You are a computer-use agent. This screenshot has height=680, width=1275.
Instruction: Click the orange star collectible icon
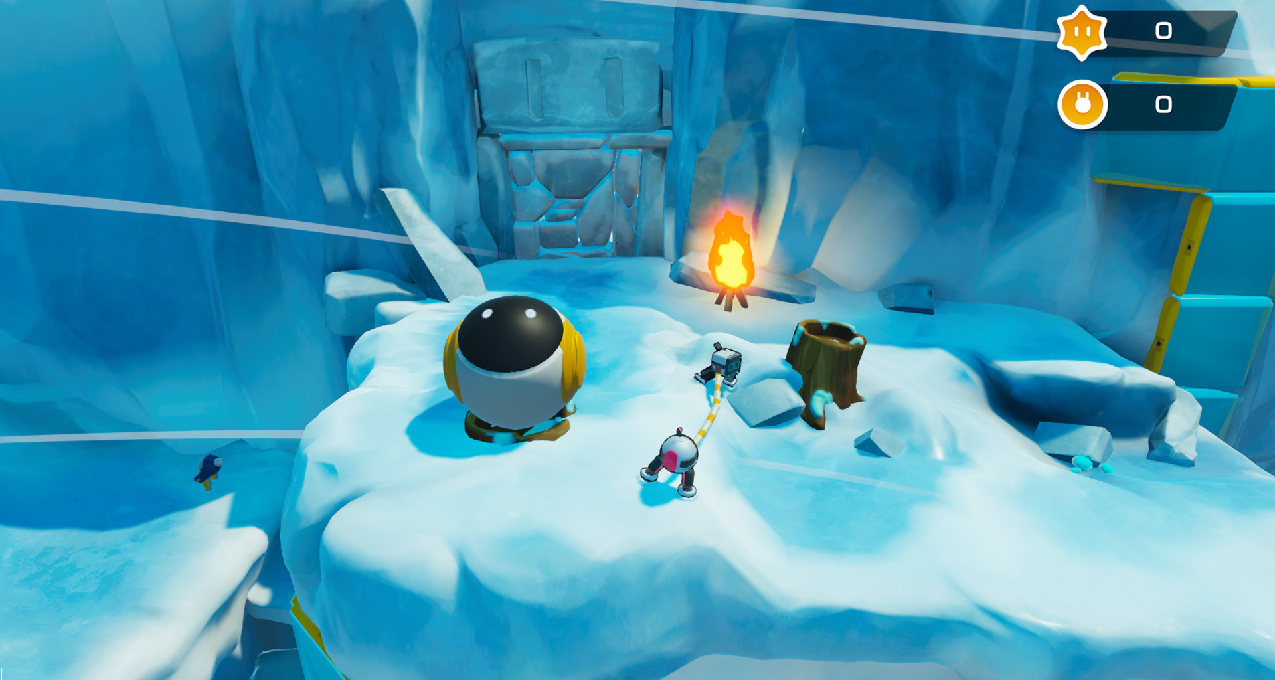[x=1082, y=31]
